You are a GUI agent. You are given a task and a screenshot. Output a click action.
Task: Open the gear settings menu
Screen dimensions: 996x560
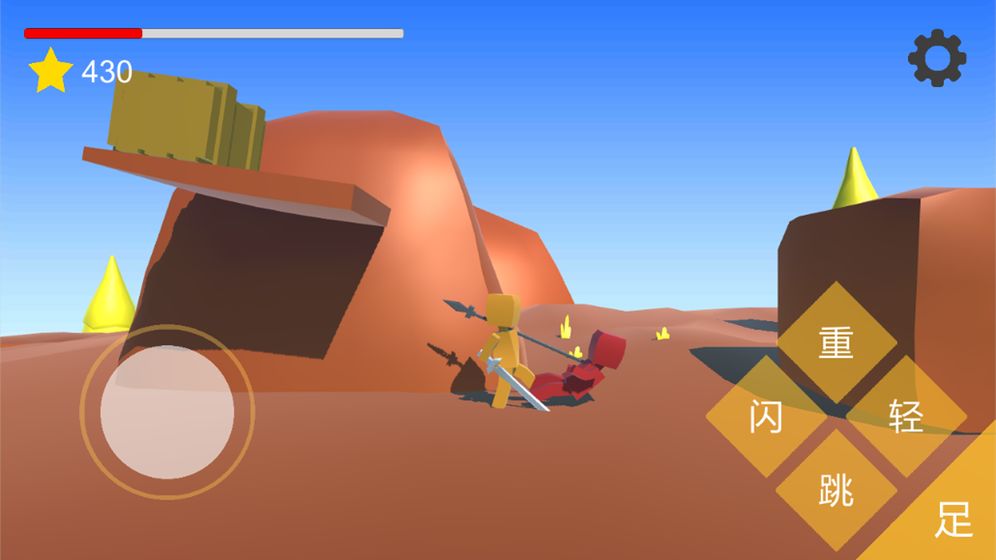coord(937,58)
